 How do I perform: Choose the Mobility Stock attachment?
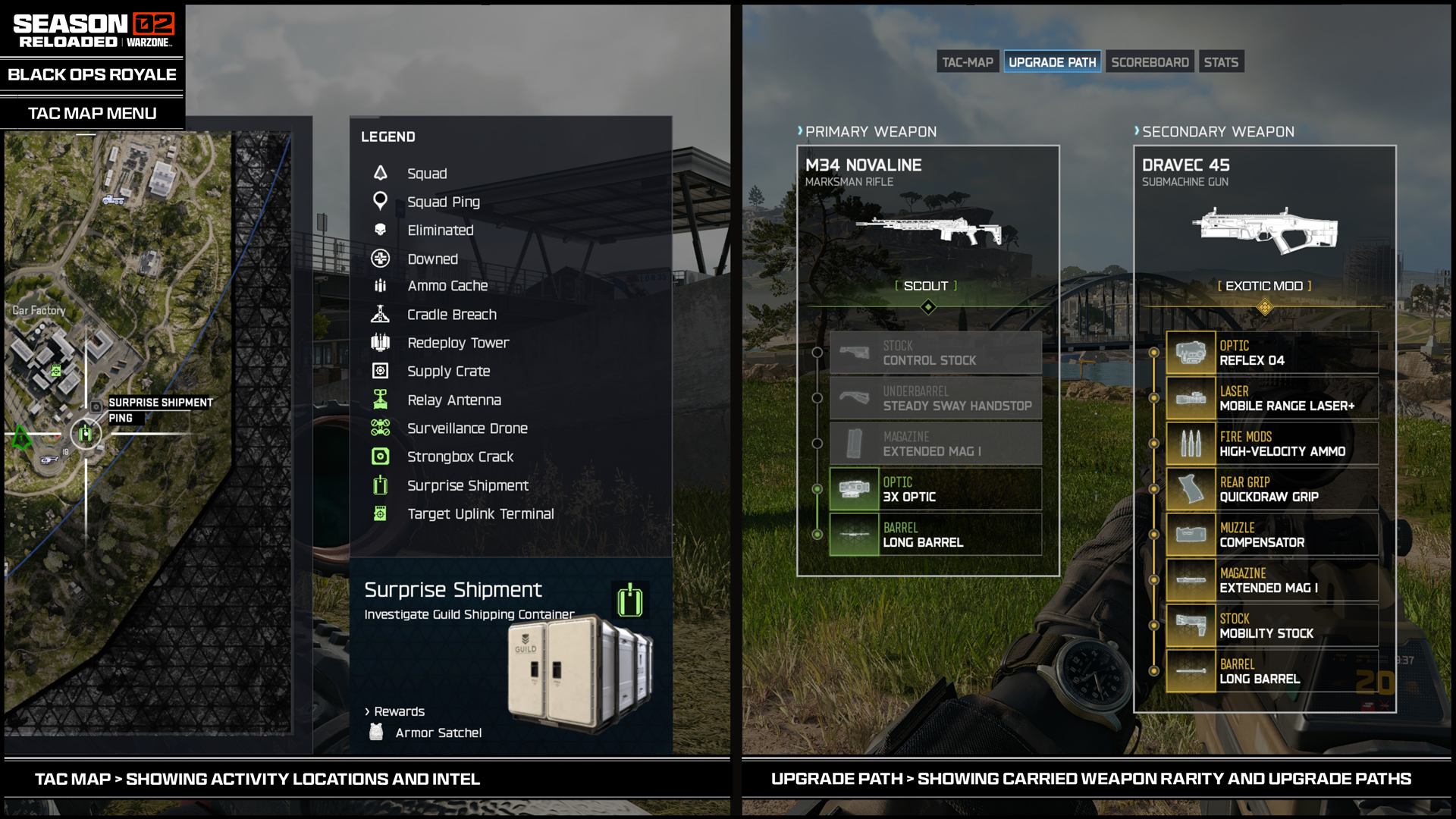(1272, 626)
